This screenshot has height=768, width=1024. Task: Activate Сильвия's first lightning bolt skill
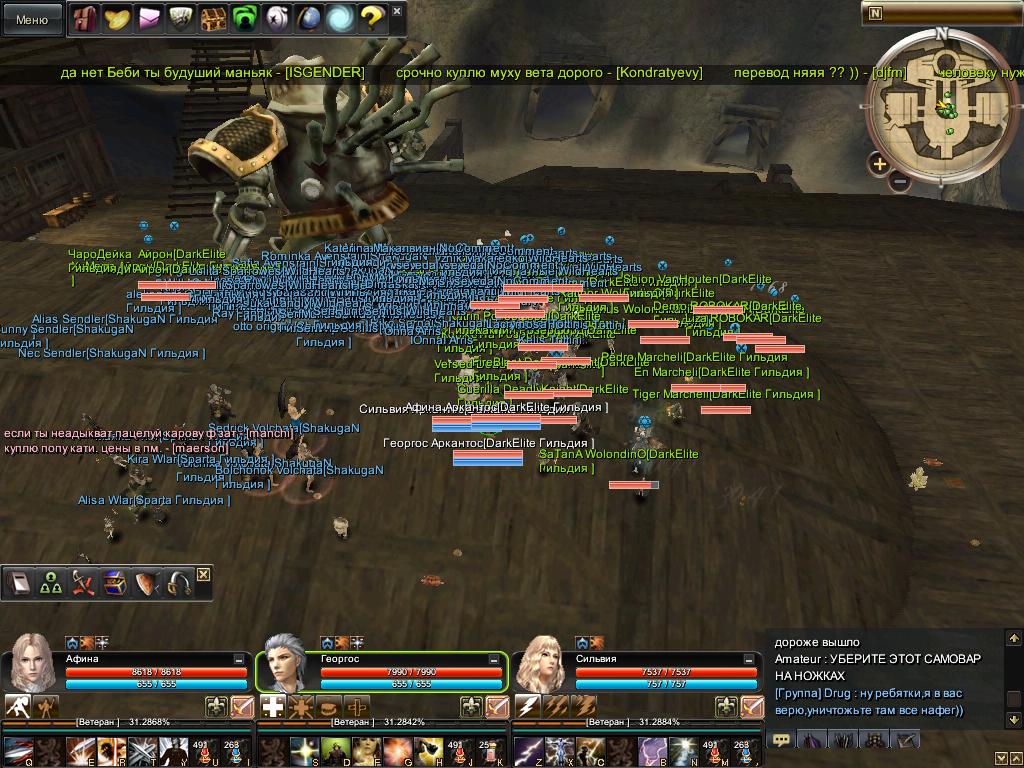[x=528, y=707]
